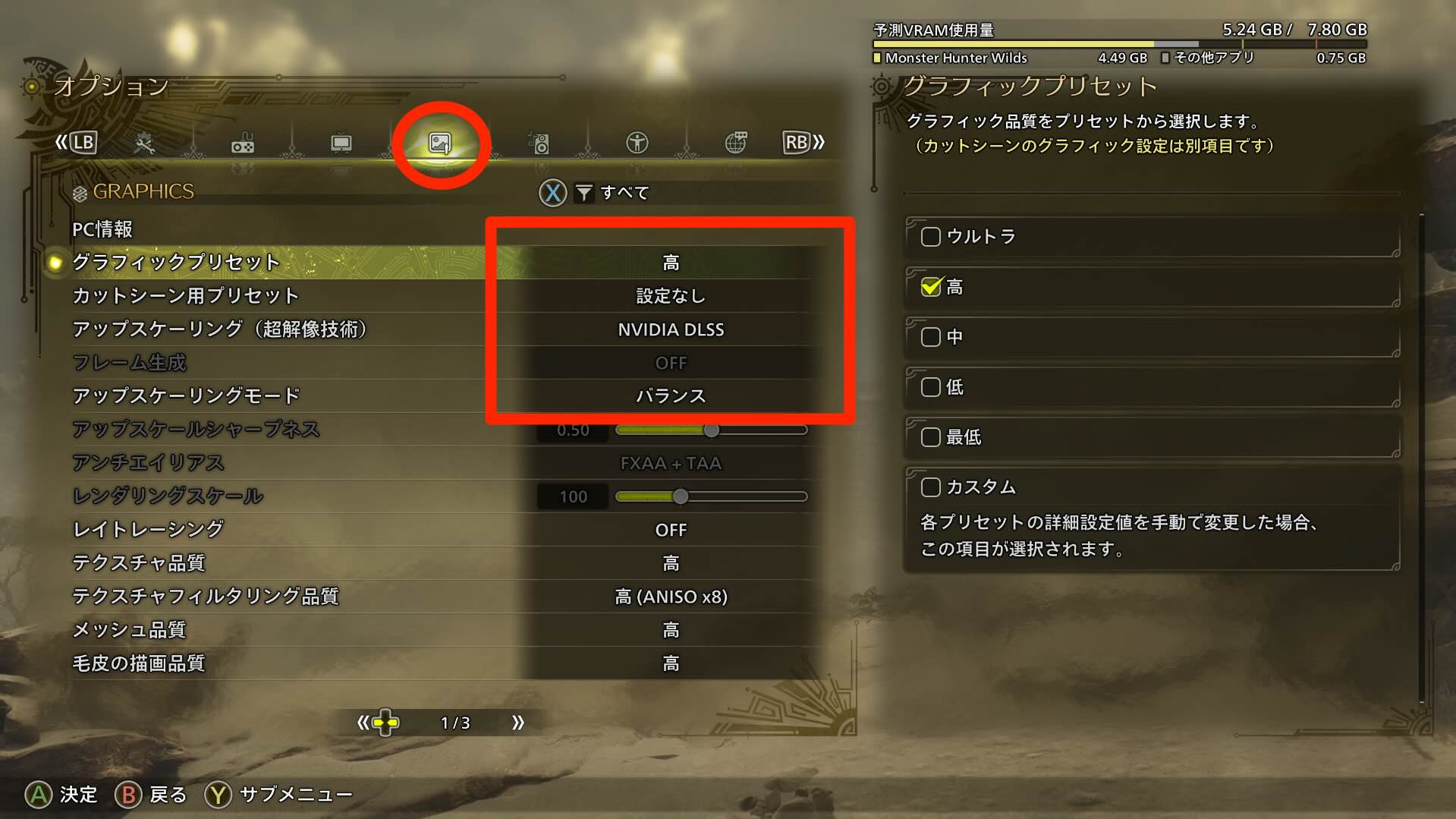
Task: Check the ウルトラ preset checkbox
Action: pos(929,237)
